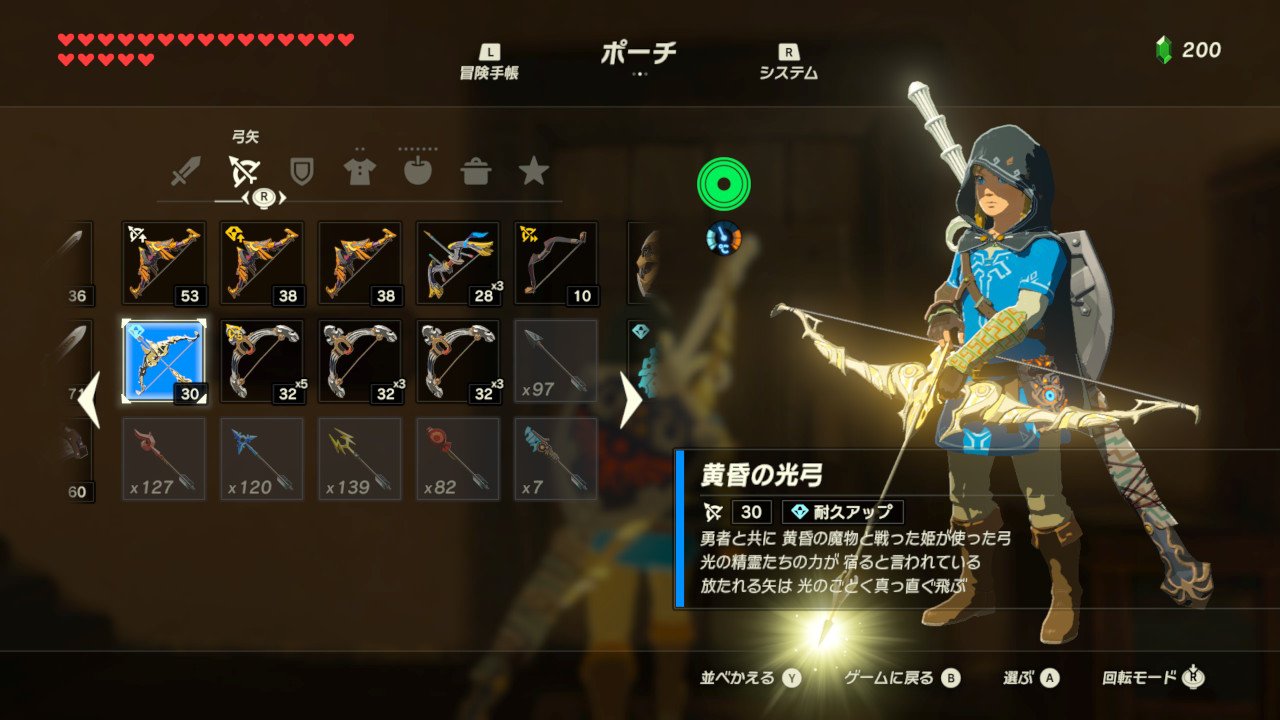Select the key items star icon

tap(534, 170)
